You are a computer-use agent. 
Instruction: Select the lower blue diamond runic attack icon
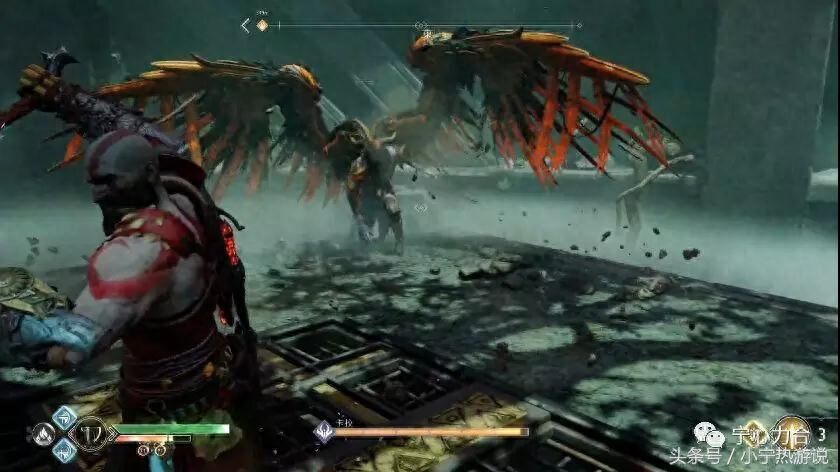tap(66, 449)
